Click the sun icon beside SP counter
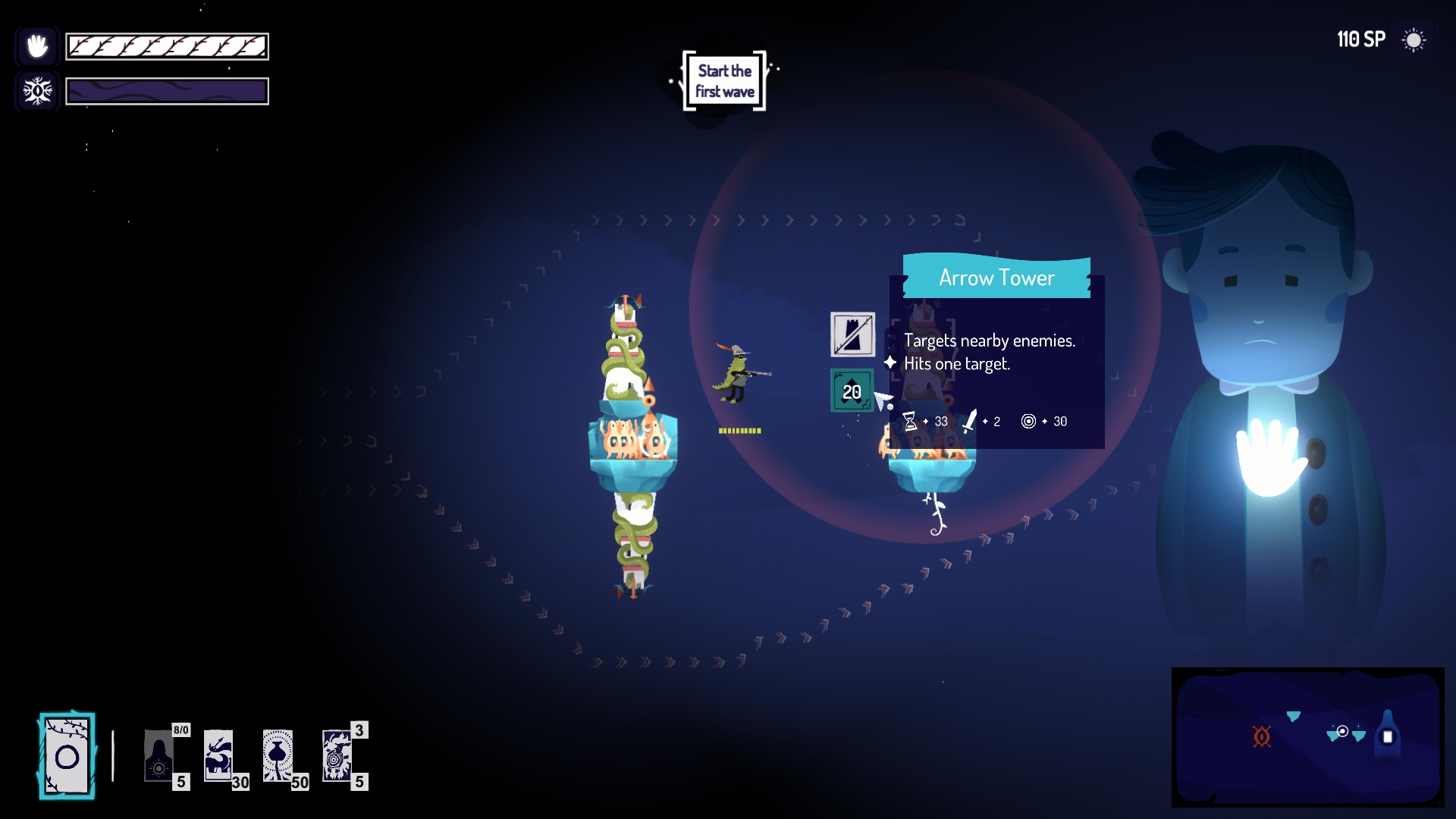The height and width of the screenshot is (819, 1456). (1414, 40)
